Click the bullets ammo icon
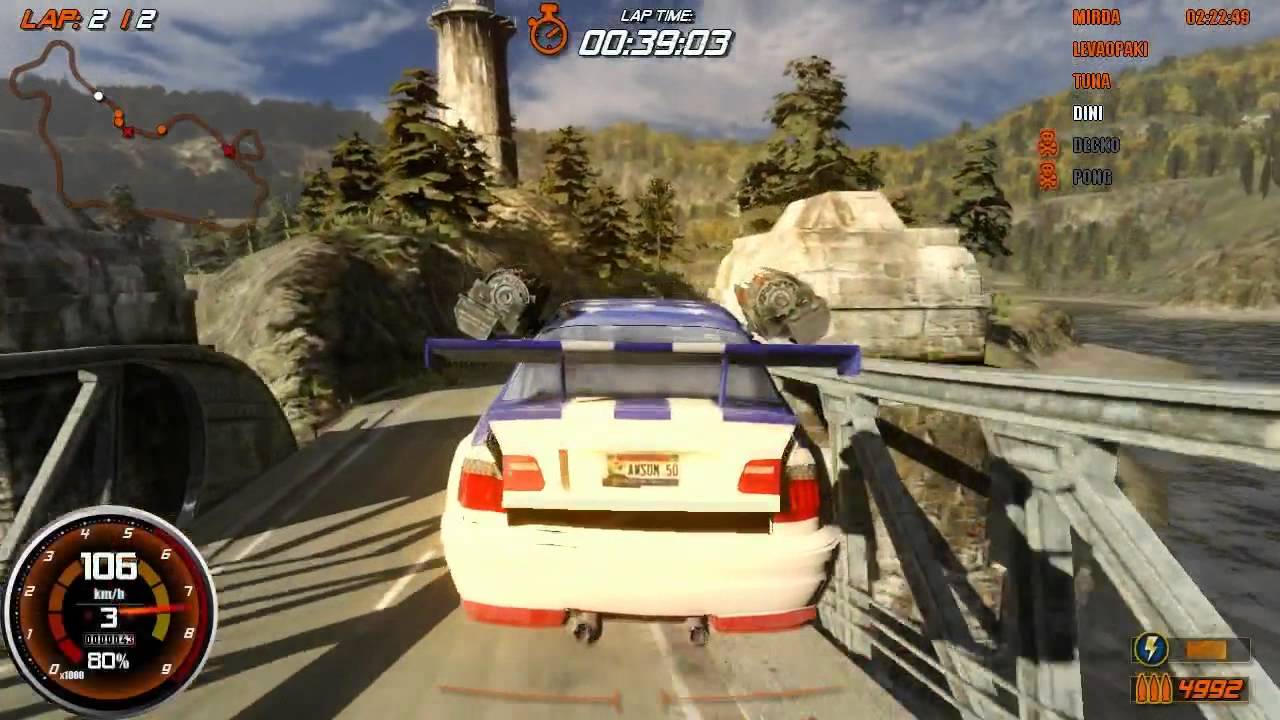This screenshot has width=1280, height=720. 1151,689
